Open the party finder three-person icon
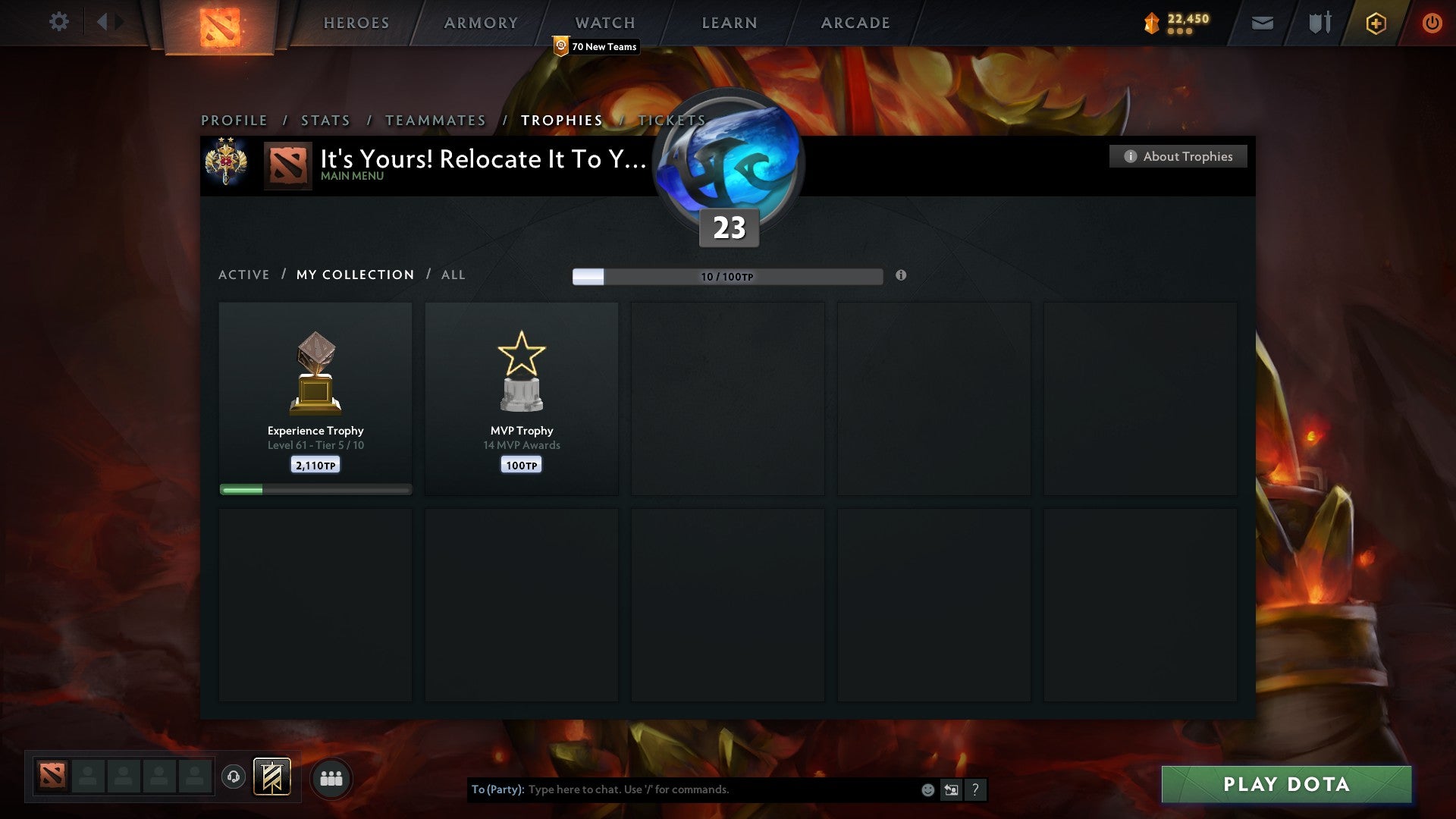This screenshot has height=819, width=1456. [331, 777]
